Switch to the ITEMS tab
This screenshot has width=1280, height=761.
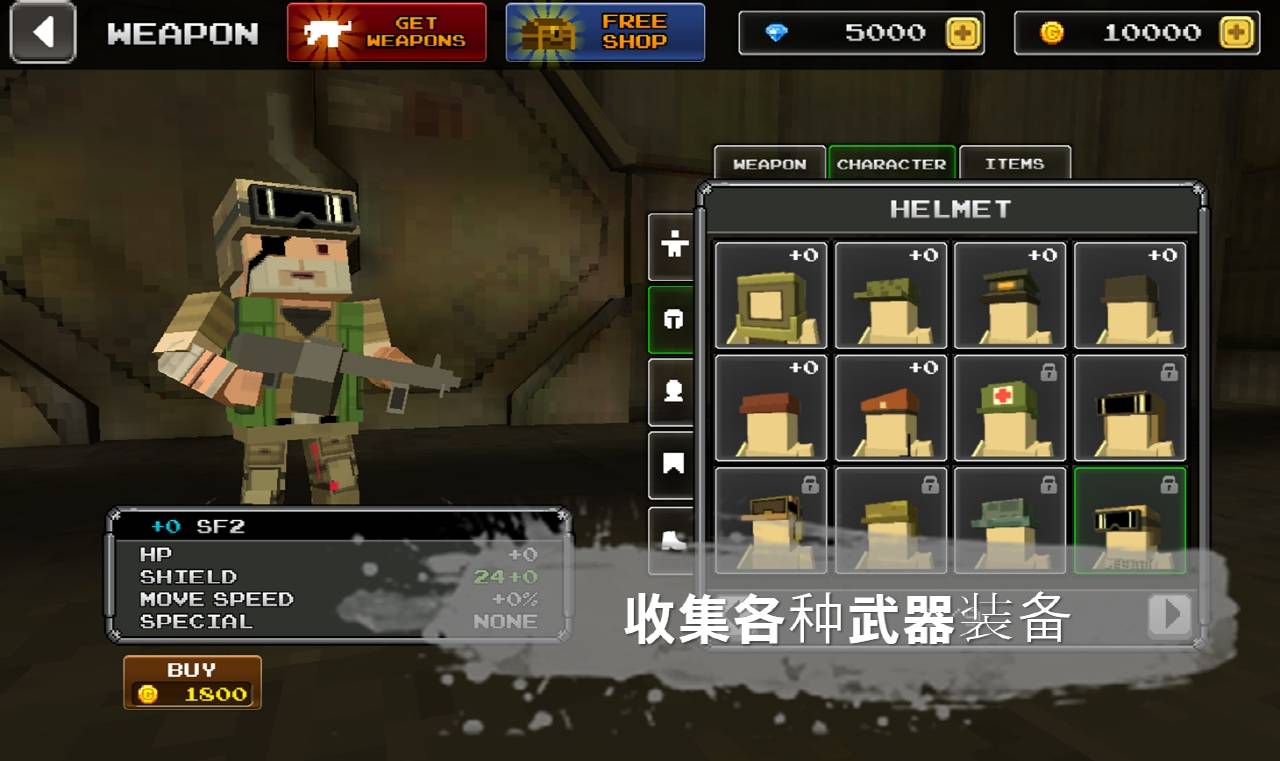click(x=1015, y=163)
